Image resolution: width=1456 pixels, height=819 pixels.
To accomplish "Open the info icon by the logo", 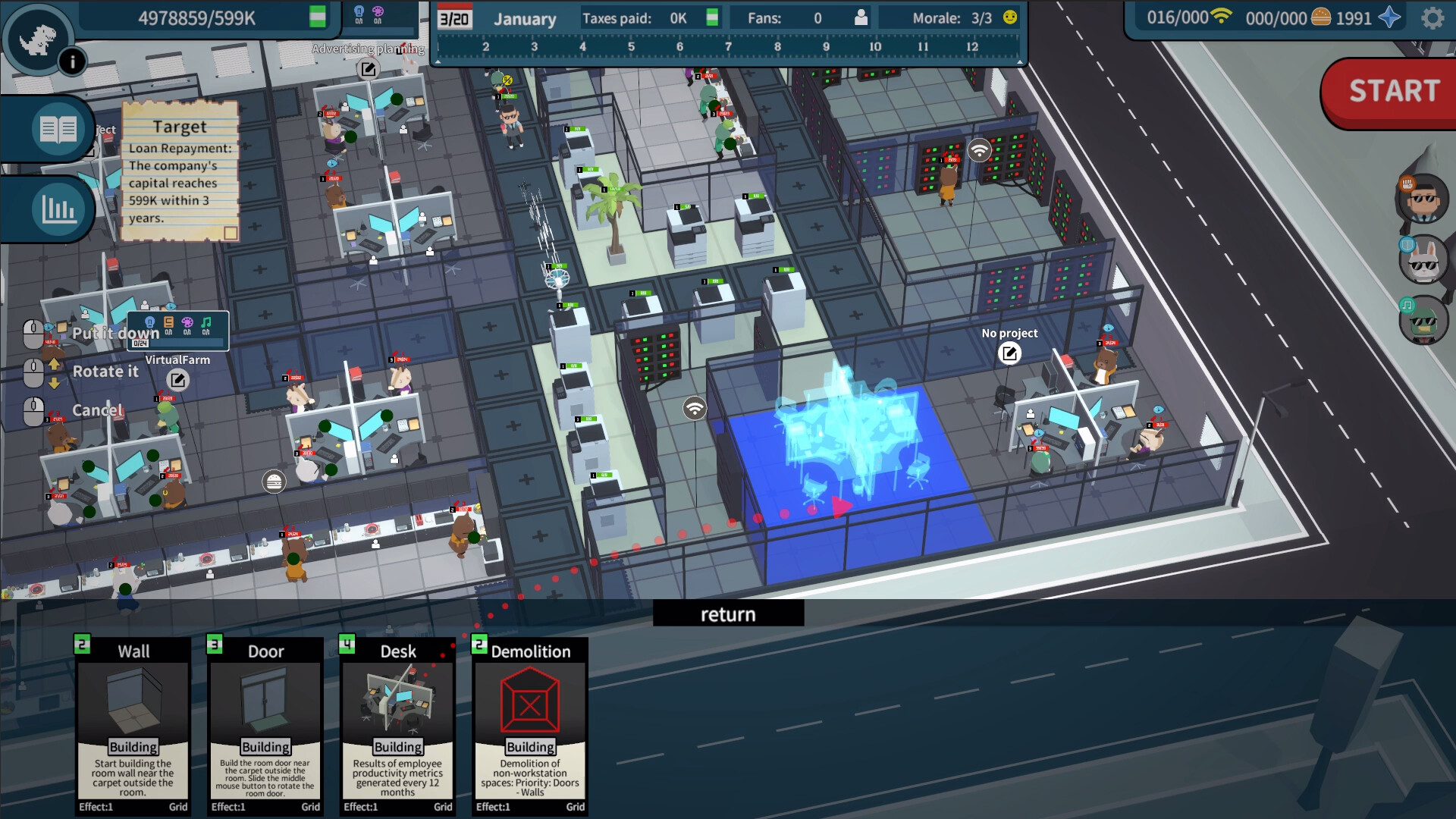I will (72, 61).
